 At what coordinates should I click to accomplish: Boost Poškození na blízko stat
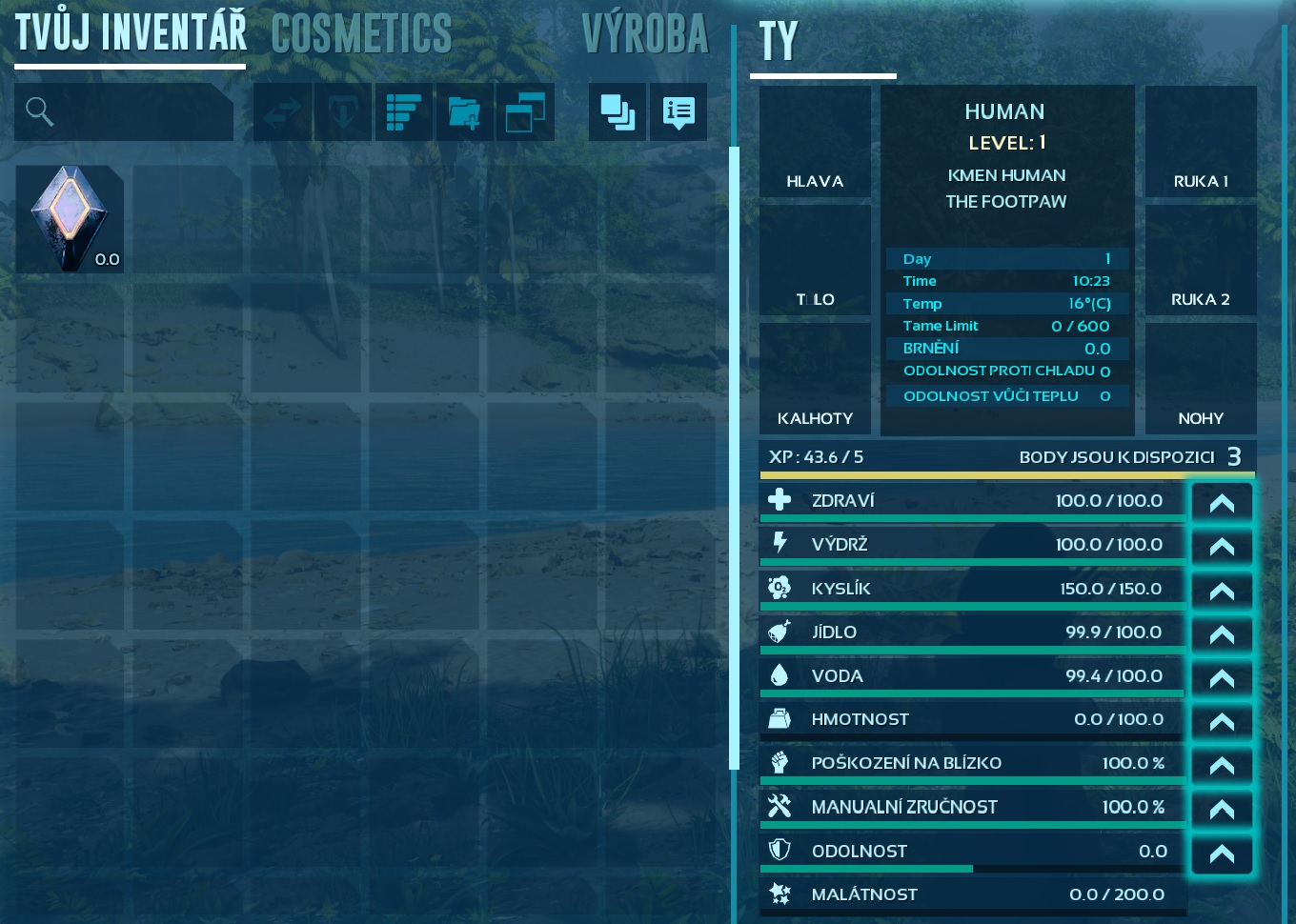[1222, 765]
